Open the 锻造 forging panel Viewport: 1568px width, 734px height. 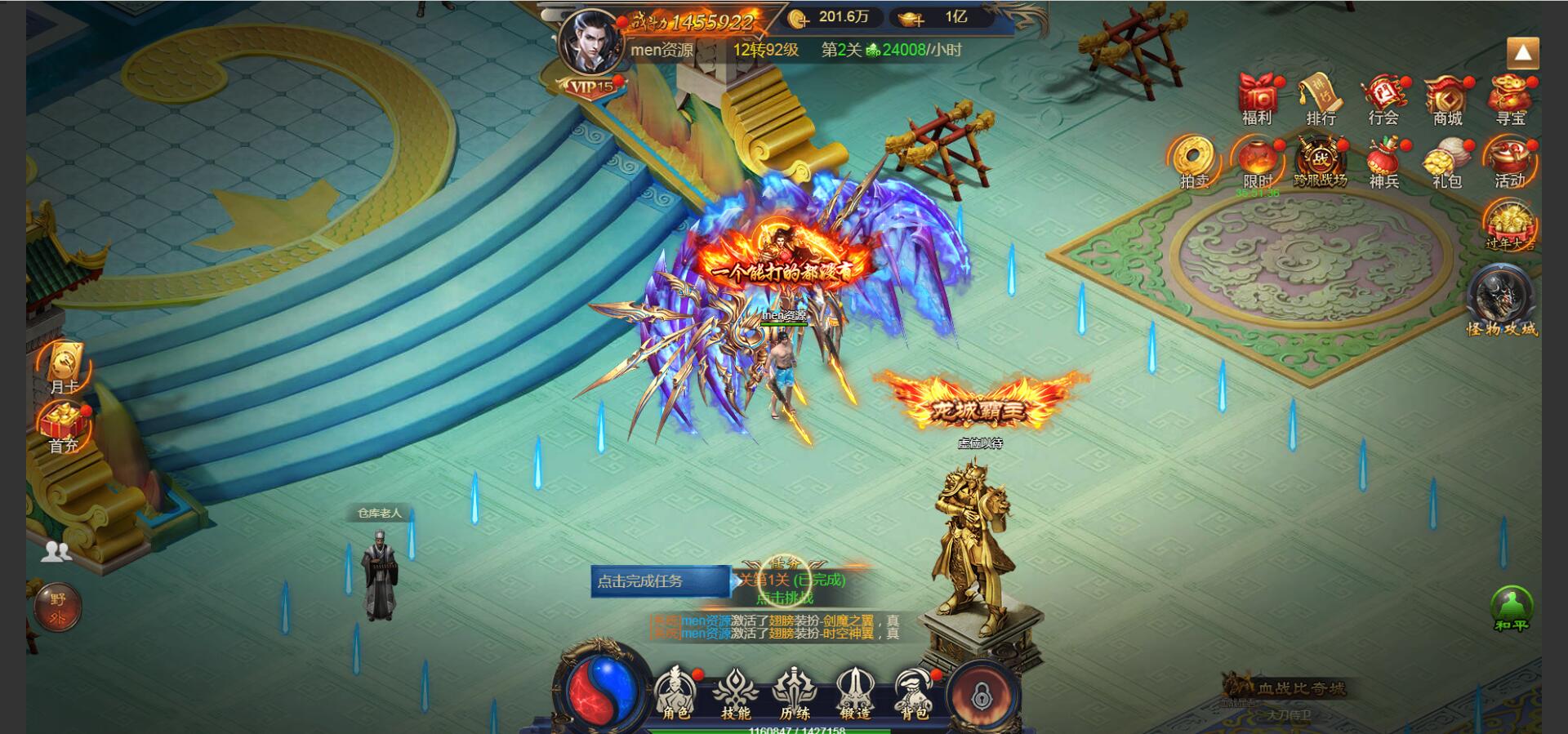(x=854, y=694)
